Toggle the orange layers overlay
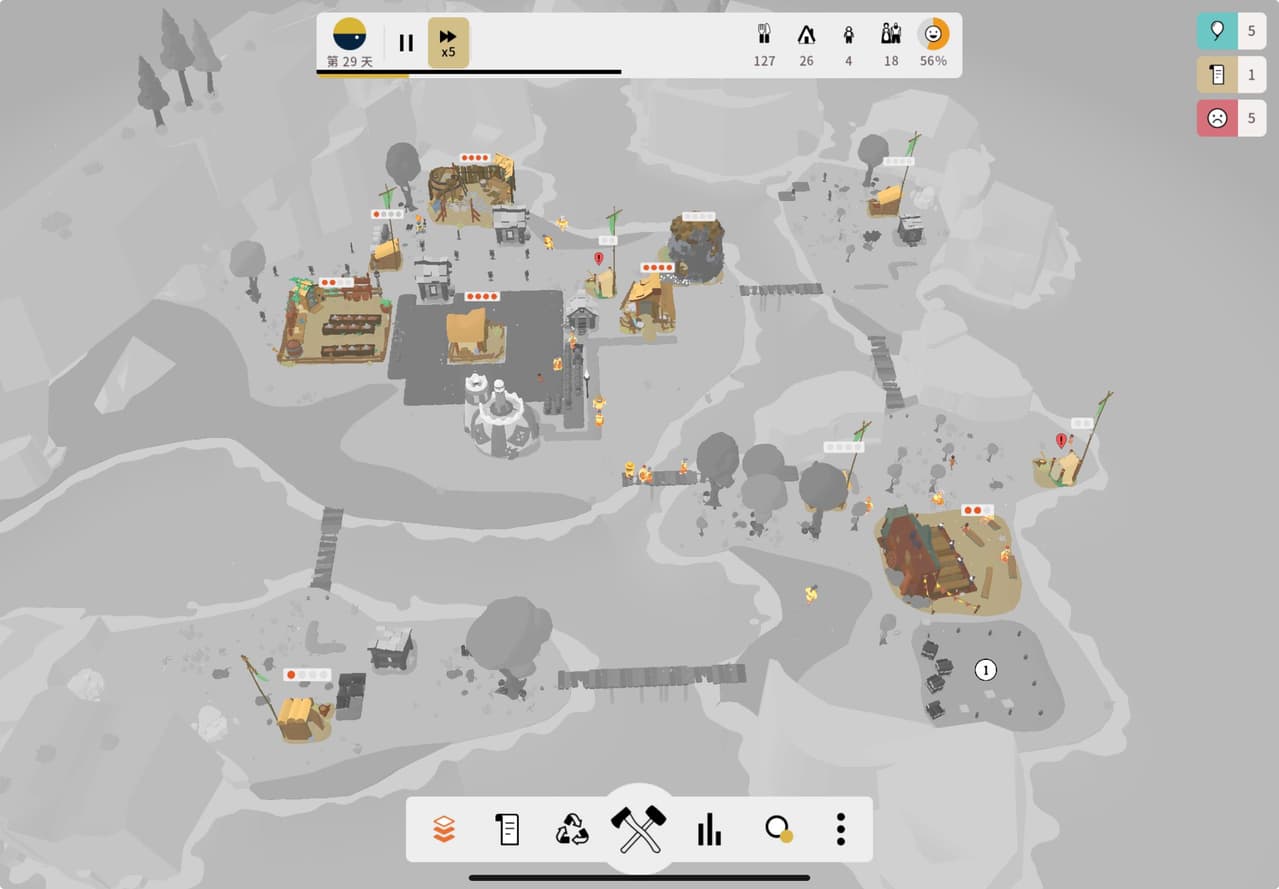The image size is (1279, 889). coord(444,829)
